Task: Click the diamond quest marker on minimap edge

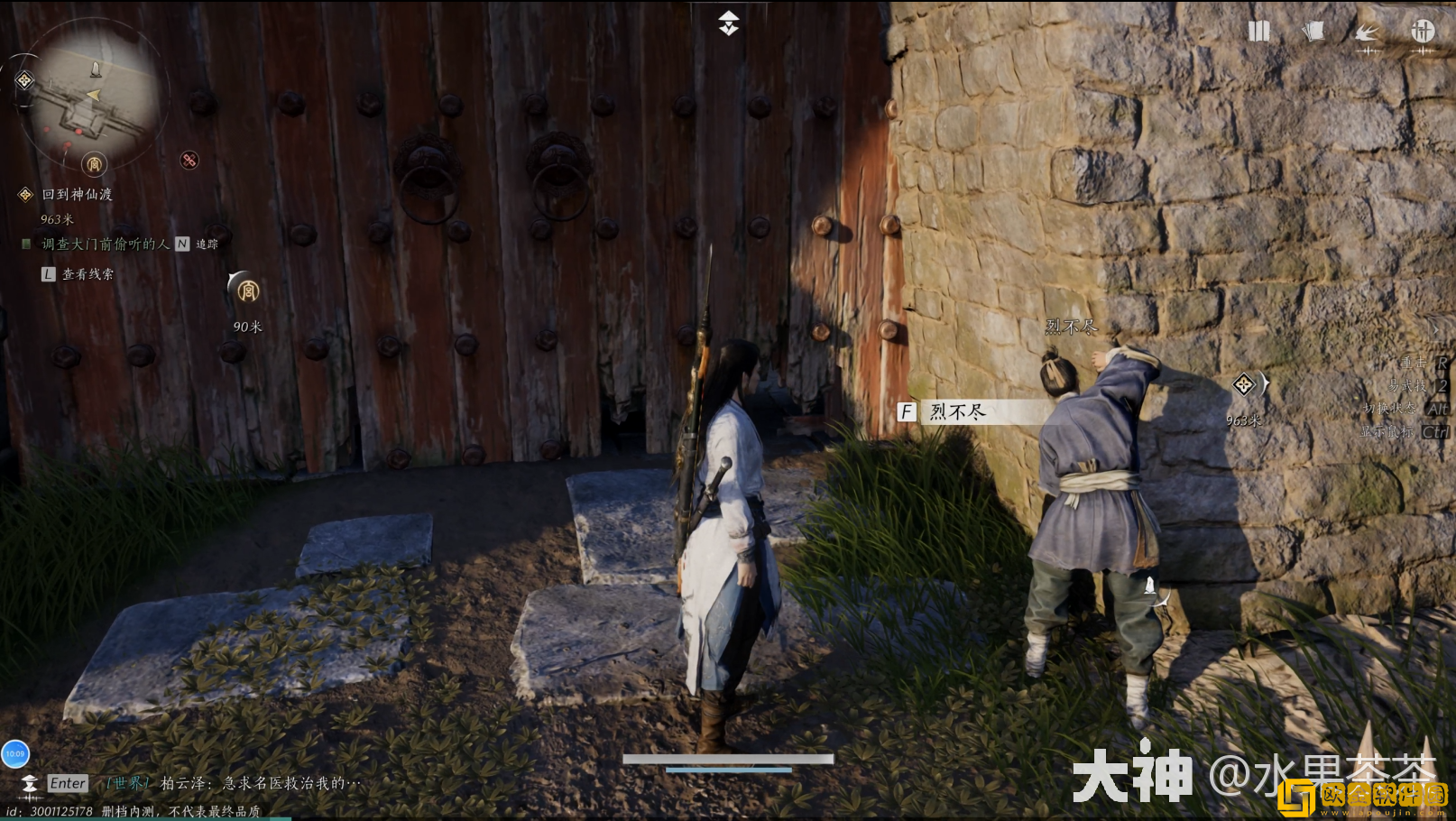Action: pyautogui.click(x=24, y=81)
